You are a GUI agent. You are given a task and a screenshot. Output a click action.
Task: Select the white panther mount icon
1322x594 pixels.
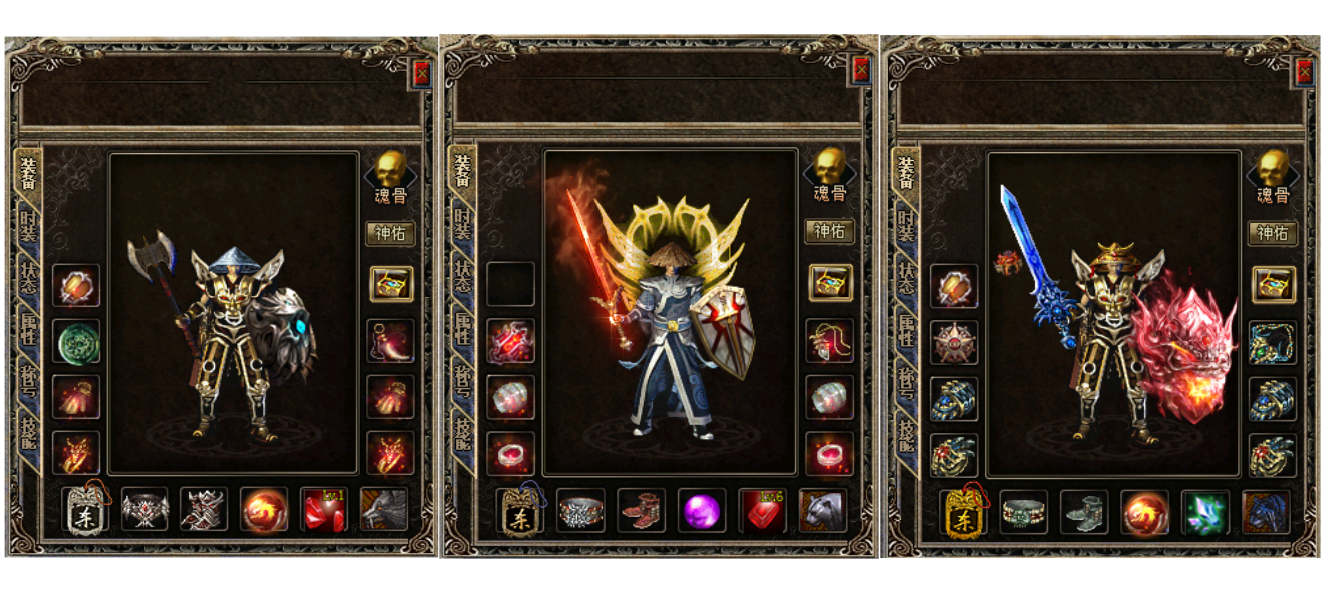coord(823,511)
